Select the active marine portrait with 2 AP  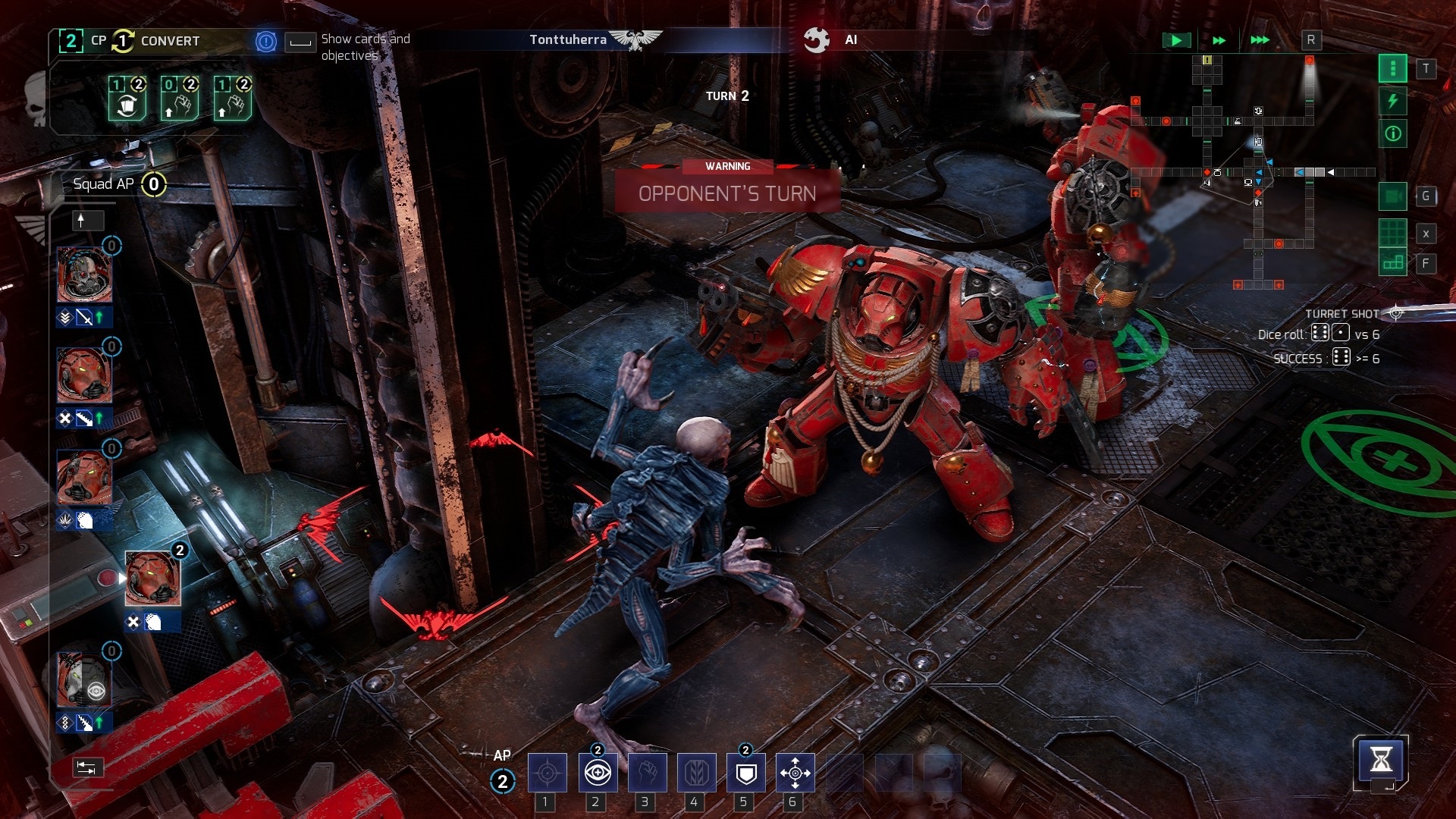[x=152, y=579]
